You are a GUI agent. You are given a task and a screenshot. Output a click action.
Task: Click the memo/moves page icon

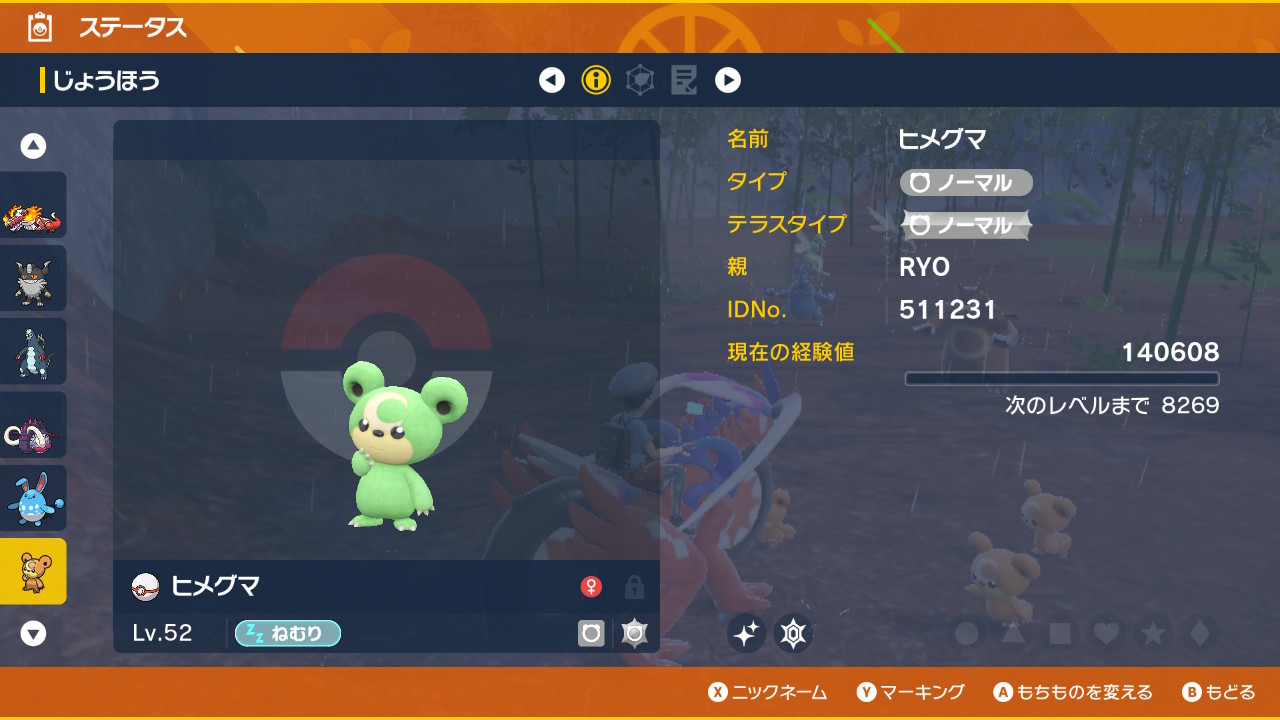click(x=683, y=80)
